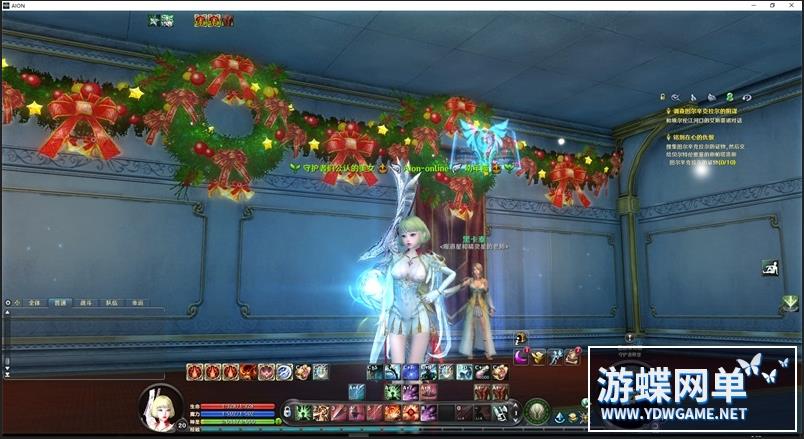
Task: Select the purple crescent moon icon
Action: click(x=521, y=356)
